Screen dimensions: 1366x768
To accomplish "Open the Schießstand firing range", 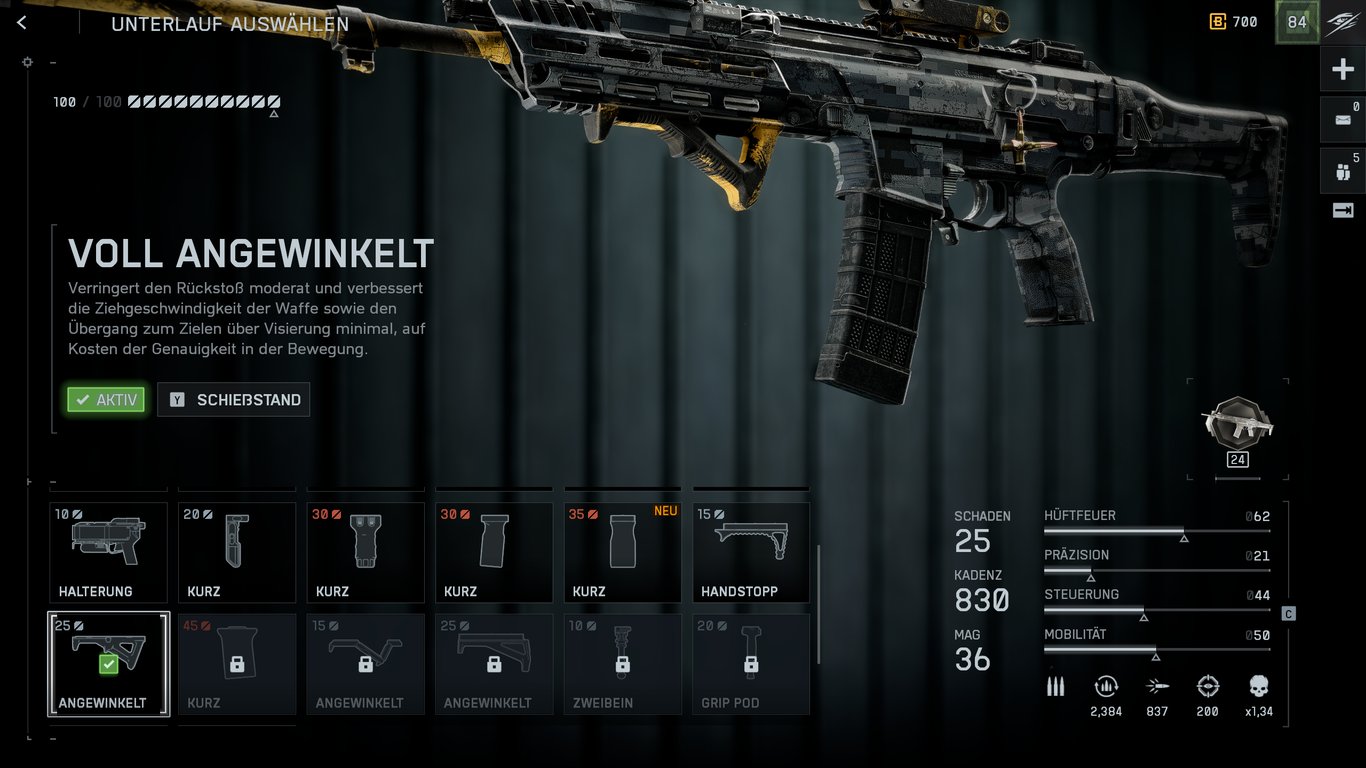I will [234, 400].
